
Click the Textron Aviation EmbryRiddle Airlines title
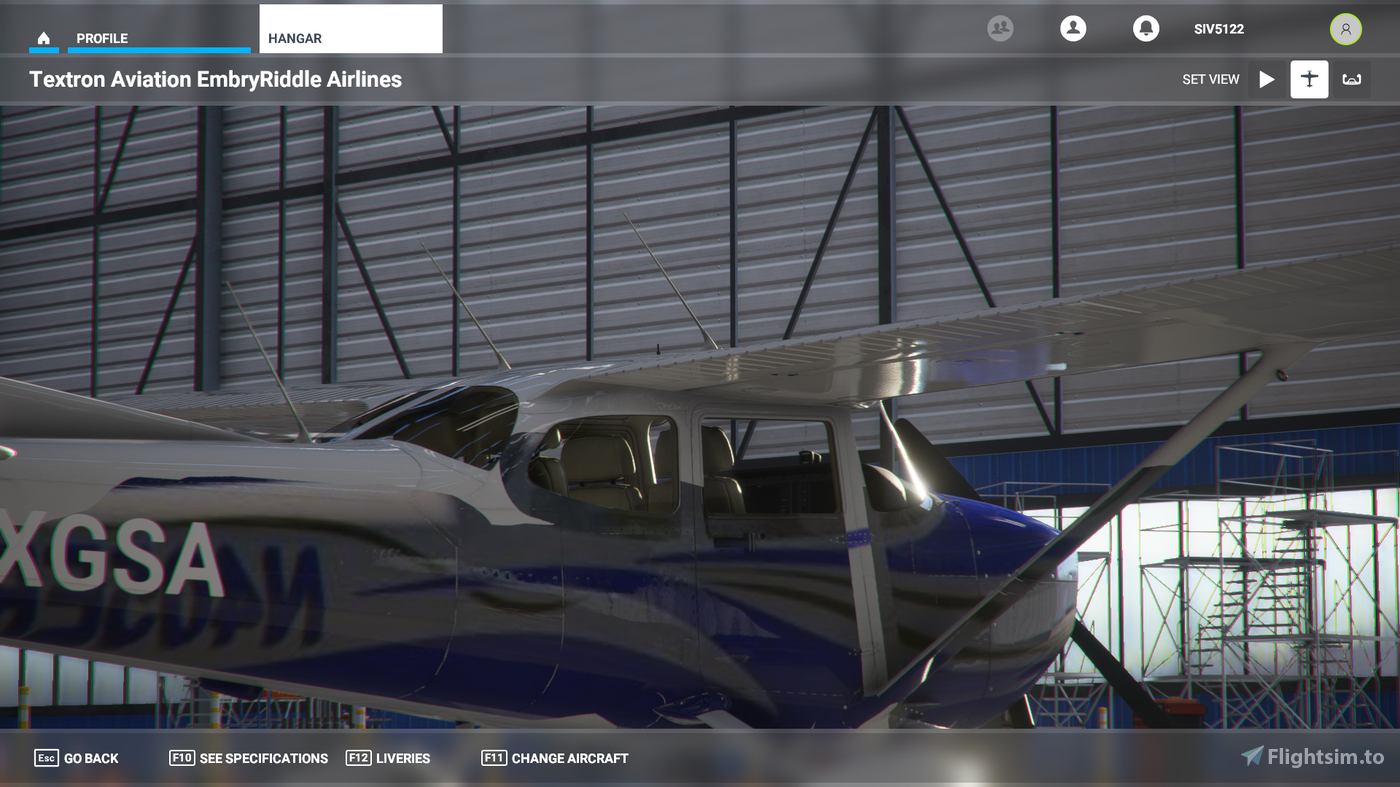[x=216, y=79]
